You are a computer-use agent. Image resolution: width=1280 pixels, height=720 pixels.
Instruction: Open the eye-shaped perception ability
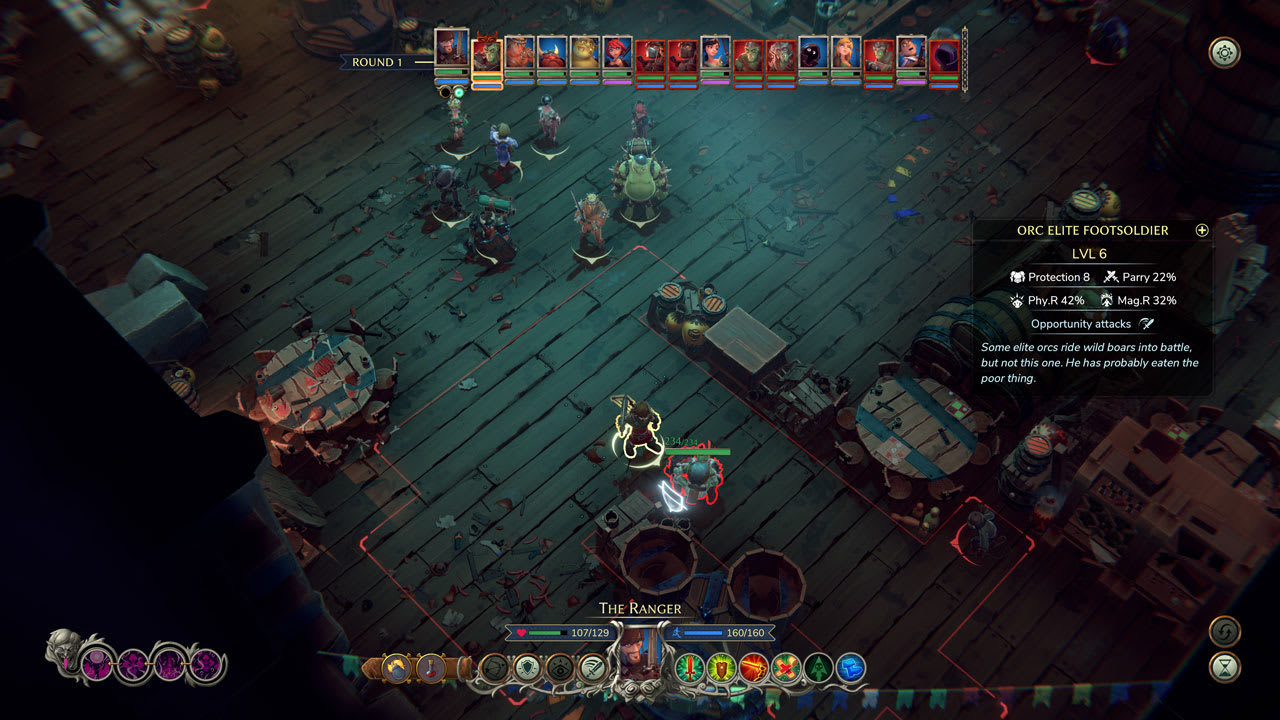click(561, 671)
